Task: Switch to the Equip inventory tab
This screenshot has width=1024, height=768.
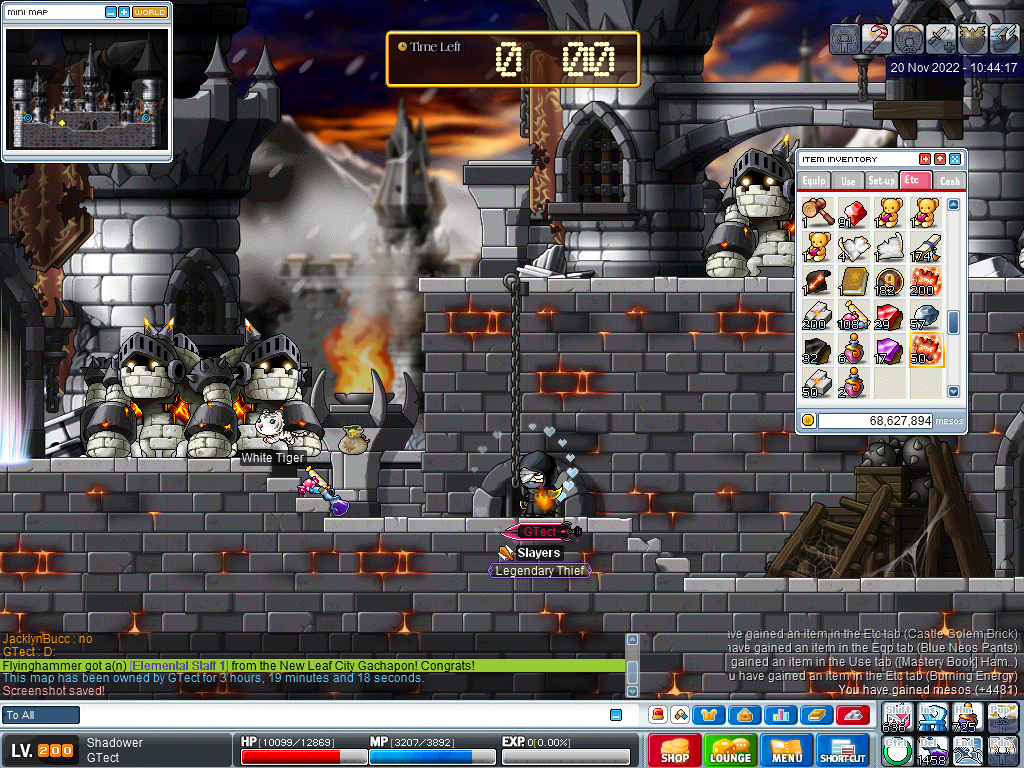Action: point(814,181)
